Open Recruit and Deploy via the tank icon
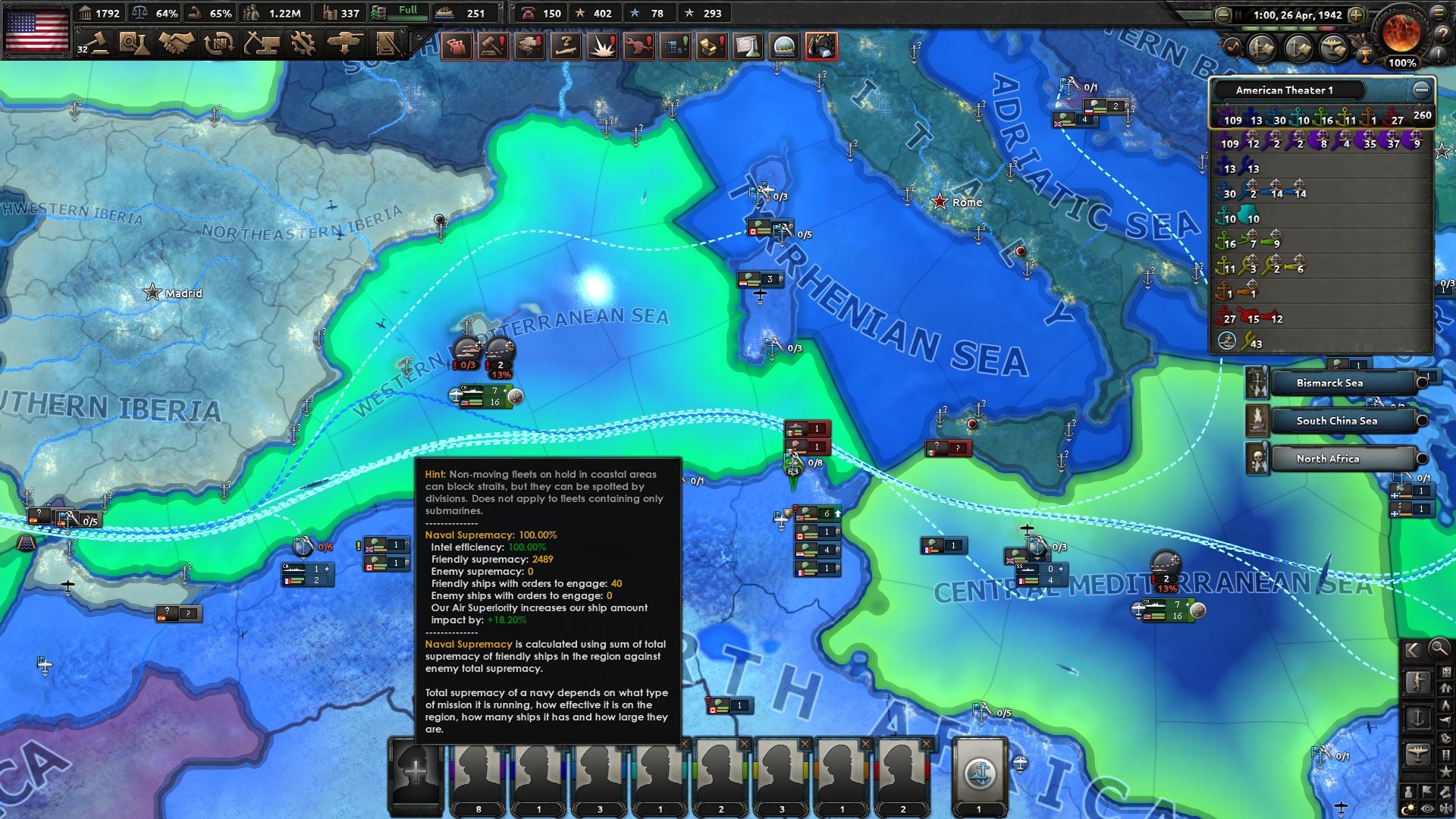 345,43
